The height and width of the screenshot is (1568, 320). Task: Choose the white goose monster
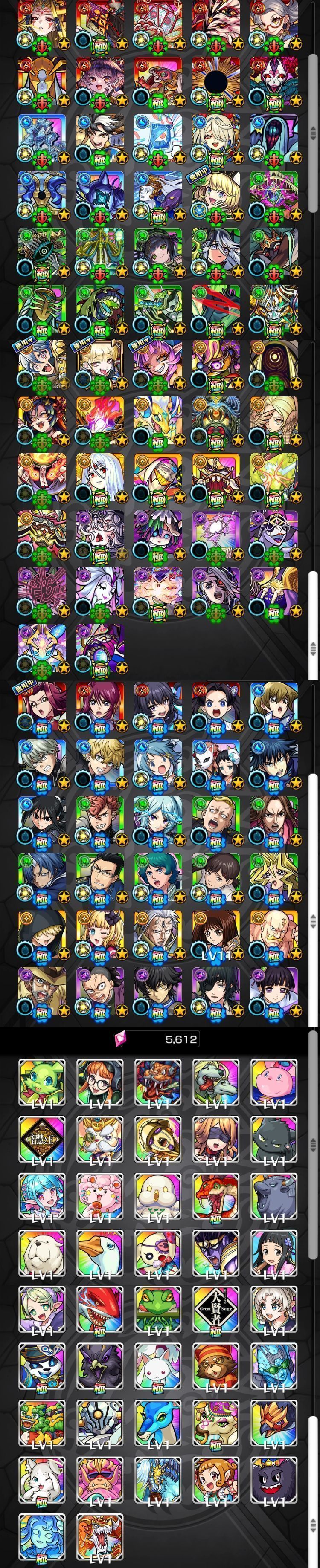[x=99, y=1252]
